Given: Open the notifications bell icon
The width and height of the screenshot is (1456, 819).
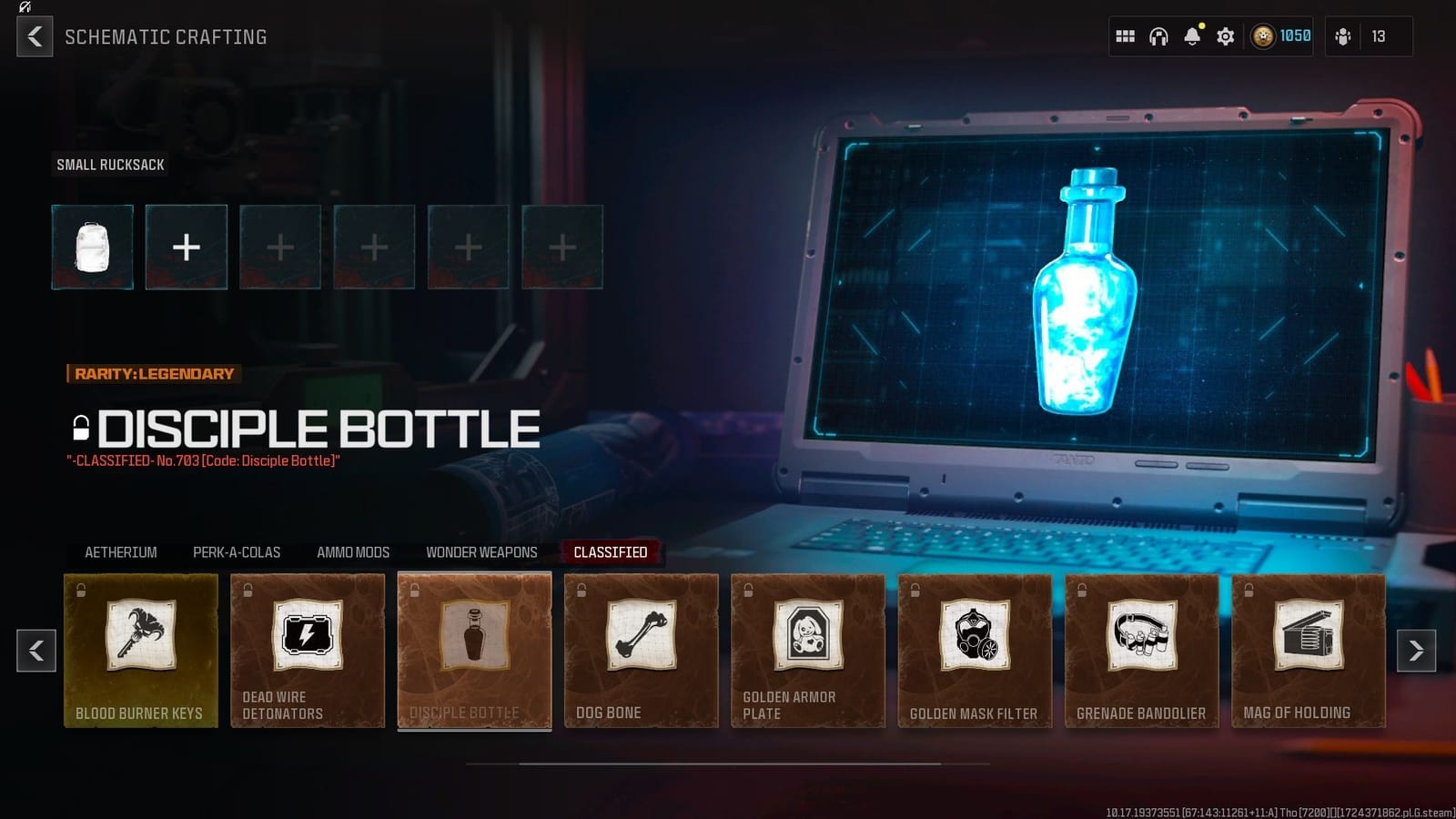Looking at the screenshot, I should pyautogui.click(x=1191, y=36).
